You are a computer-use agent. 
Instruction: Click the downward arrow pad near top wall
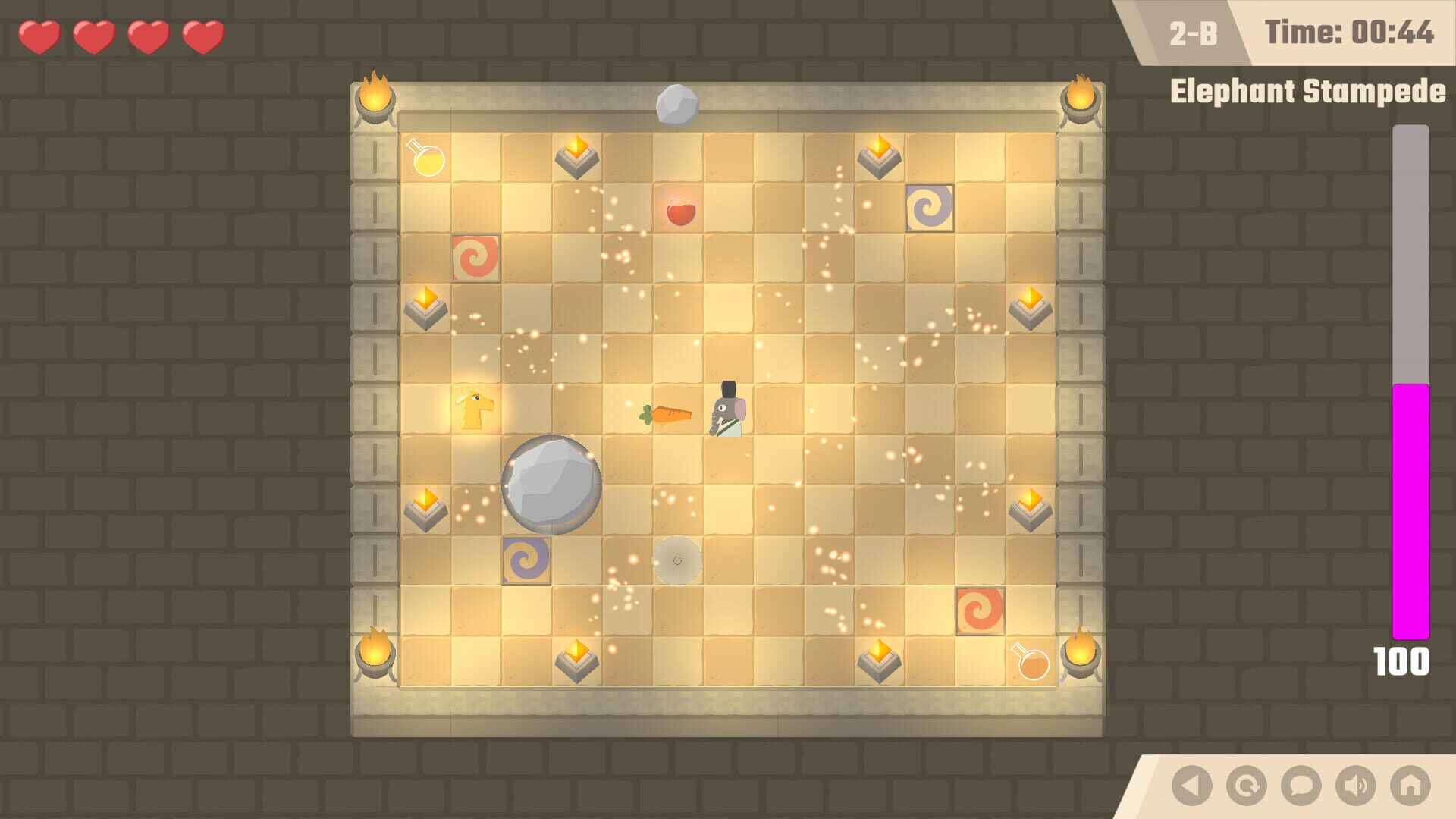(576, 157)
